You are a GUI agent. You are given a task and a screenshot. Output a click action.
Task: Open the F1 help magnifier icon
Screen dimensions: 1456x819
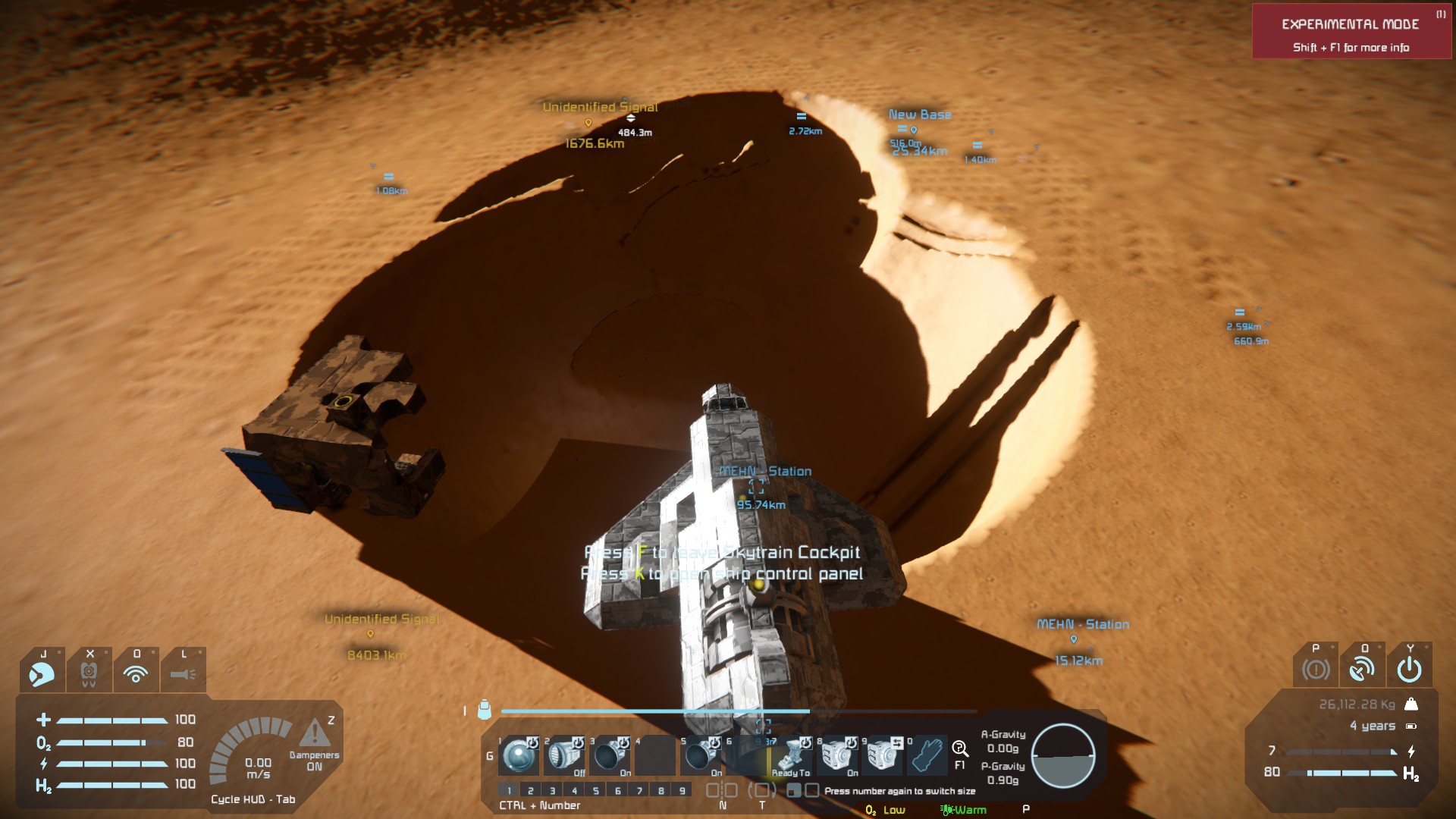[960, 749]
